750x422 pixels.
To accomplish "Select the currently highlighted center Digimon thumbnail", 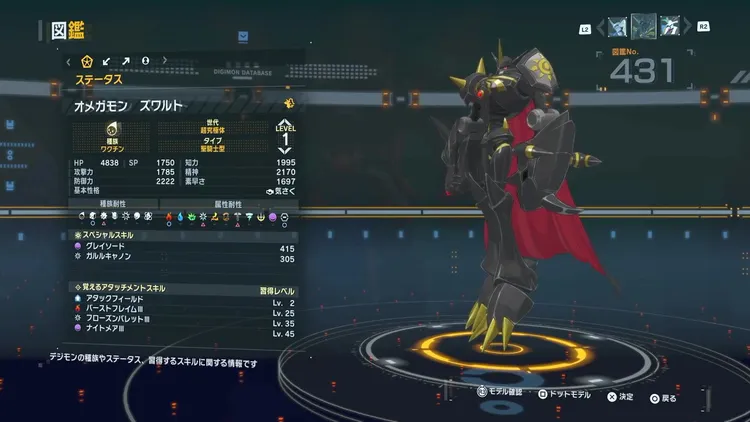I will tap(643, 26).
